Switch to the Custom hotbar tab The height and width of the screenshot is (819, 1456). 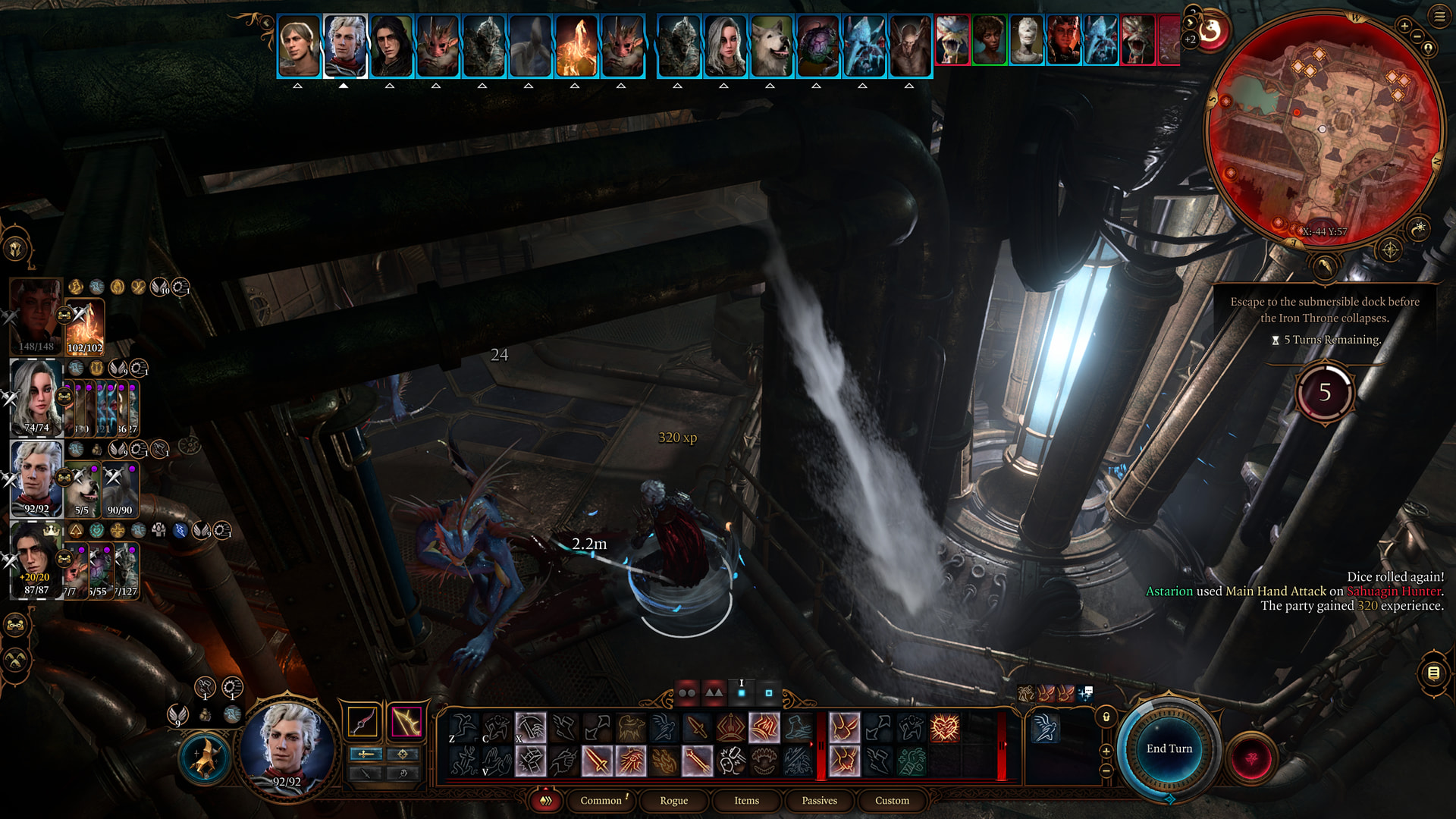[x=892, y=801]
